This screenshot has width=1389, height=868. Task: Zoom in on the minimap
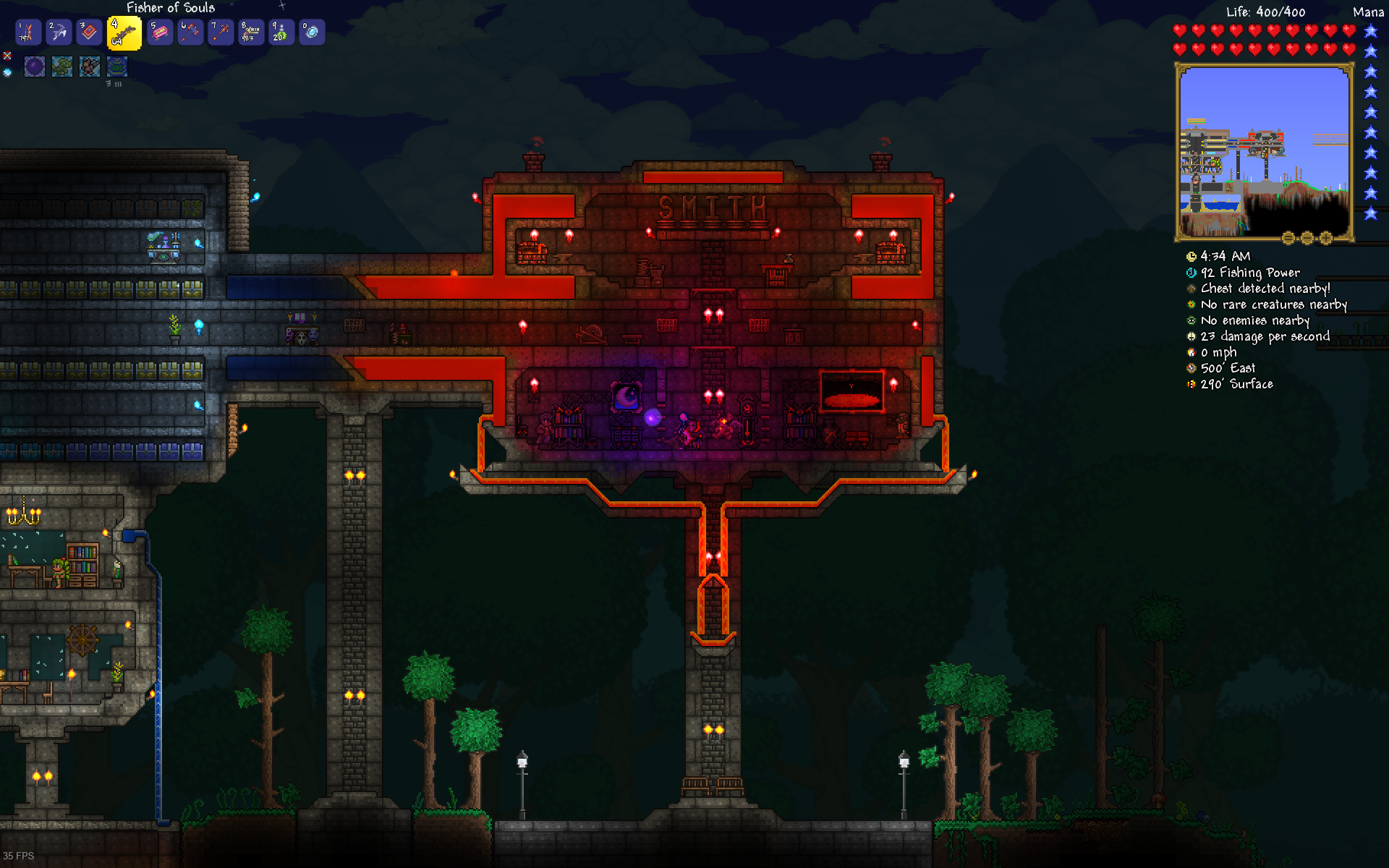pyautogui.click(x=1327, y=238)
